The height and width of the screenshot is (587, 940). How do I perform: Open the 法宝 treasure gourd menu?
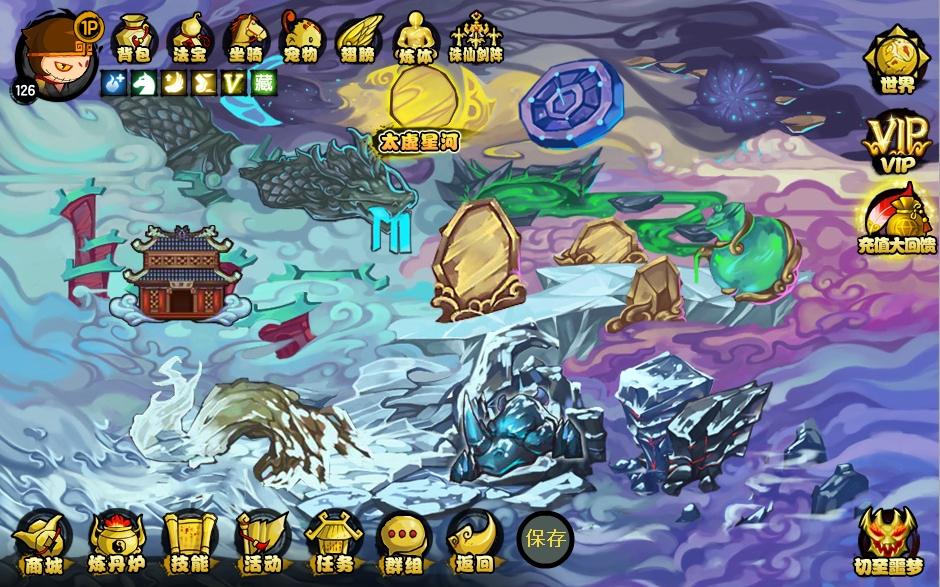point(189,38)
